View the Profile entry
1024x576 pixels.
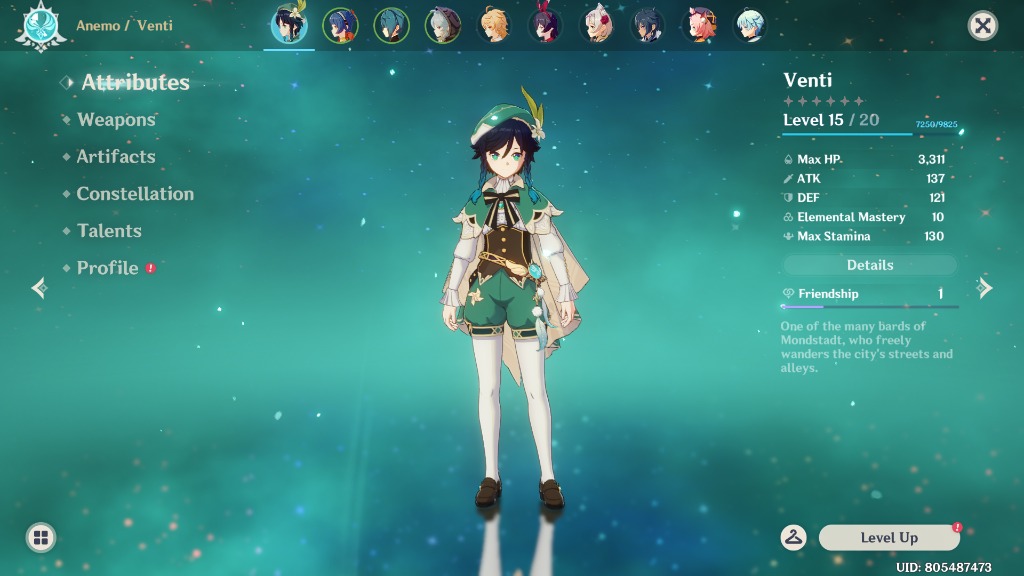[x=107, y=268]
